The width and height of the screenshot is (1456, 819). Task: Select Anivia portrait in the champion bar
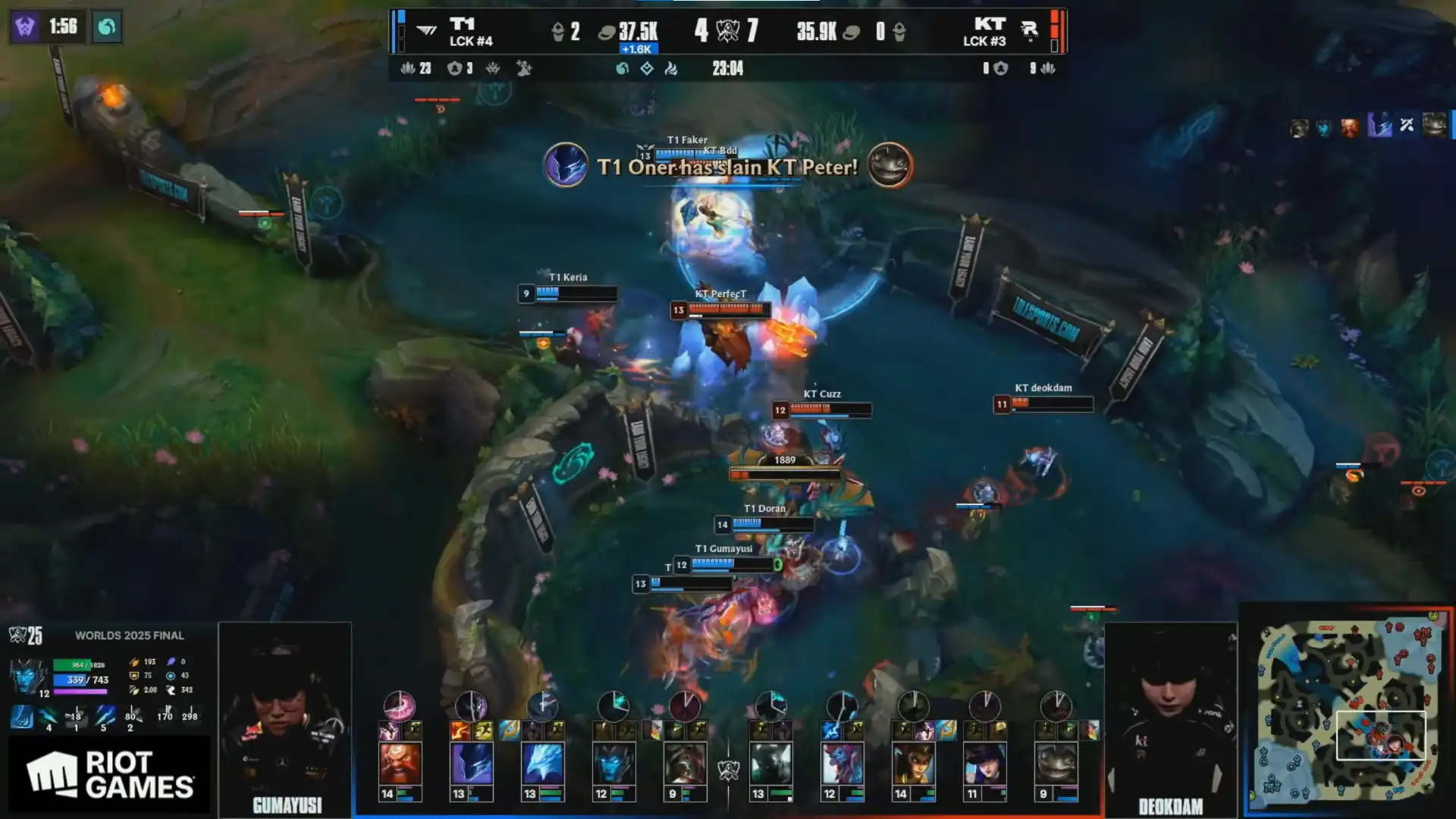[x=542, y=763]
